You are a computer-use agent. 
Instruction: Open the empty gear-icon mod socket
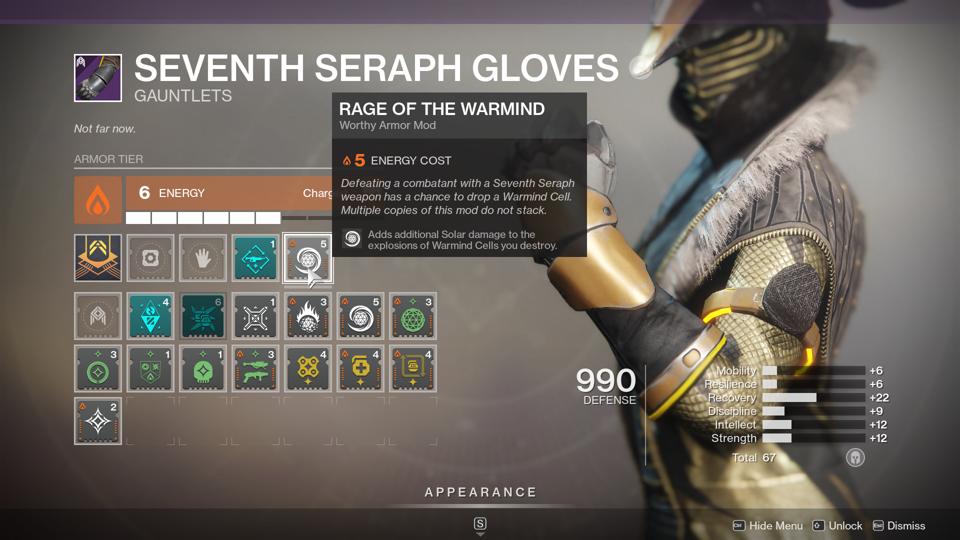151,258
